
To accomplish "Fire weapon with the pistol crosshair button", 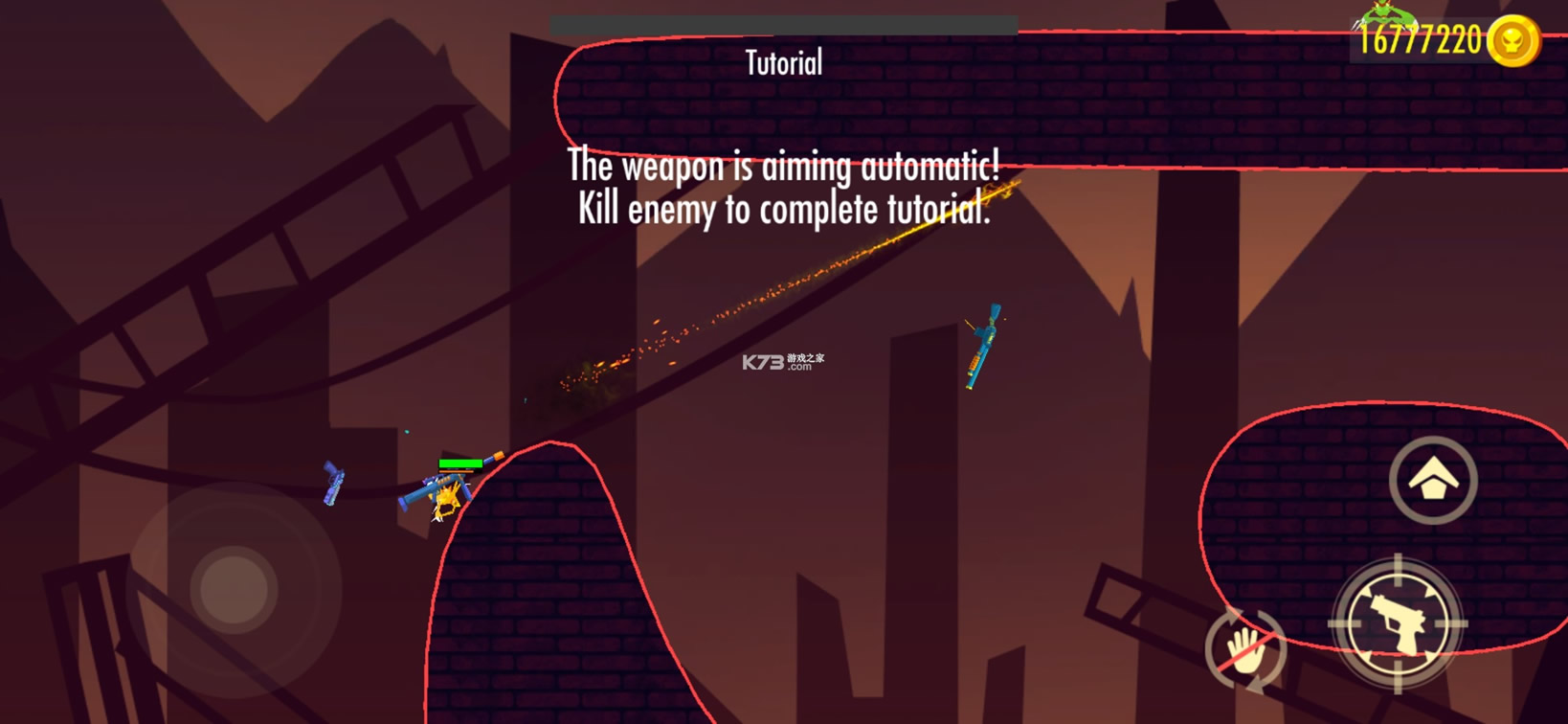I will coord(1399,623).
